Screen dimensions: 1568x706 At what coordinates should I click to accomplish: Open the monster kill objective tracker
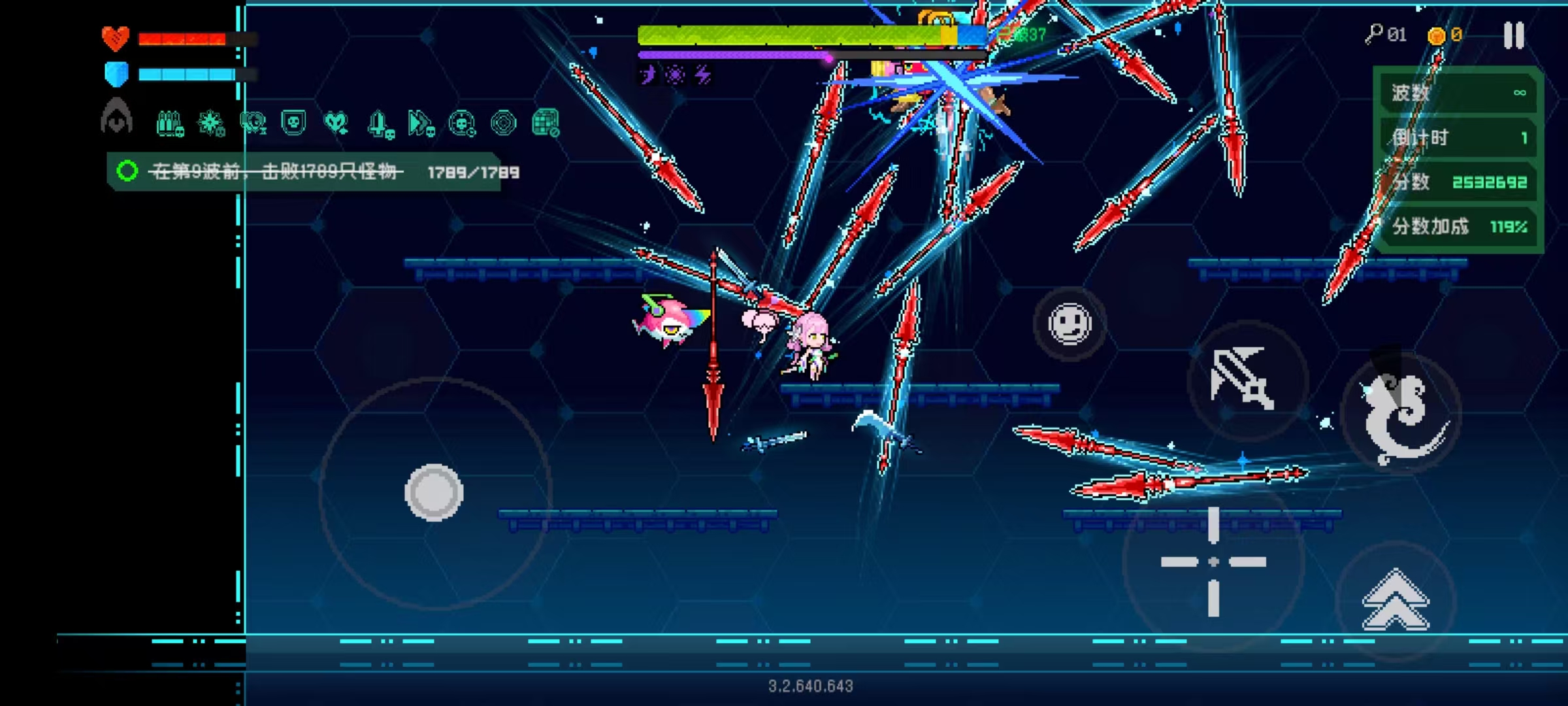point(304,172)
